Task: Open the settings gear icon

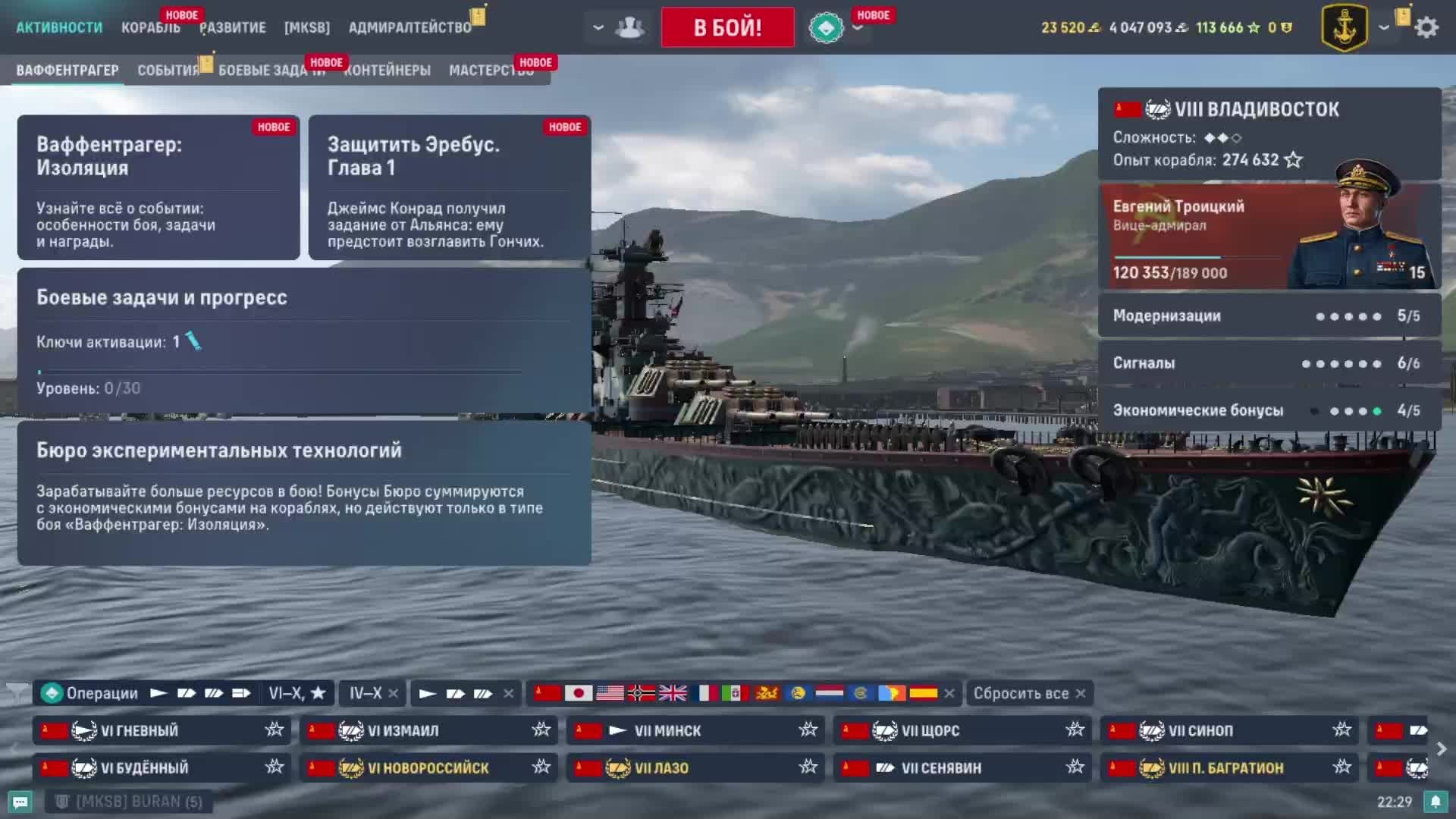Action: click(x=1427, y=27)
